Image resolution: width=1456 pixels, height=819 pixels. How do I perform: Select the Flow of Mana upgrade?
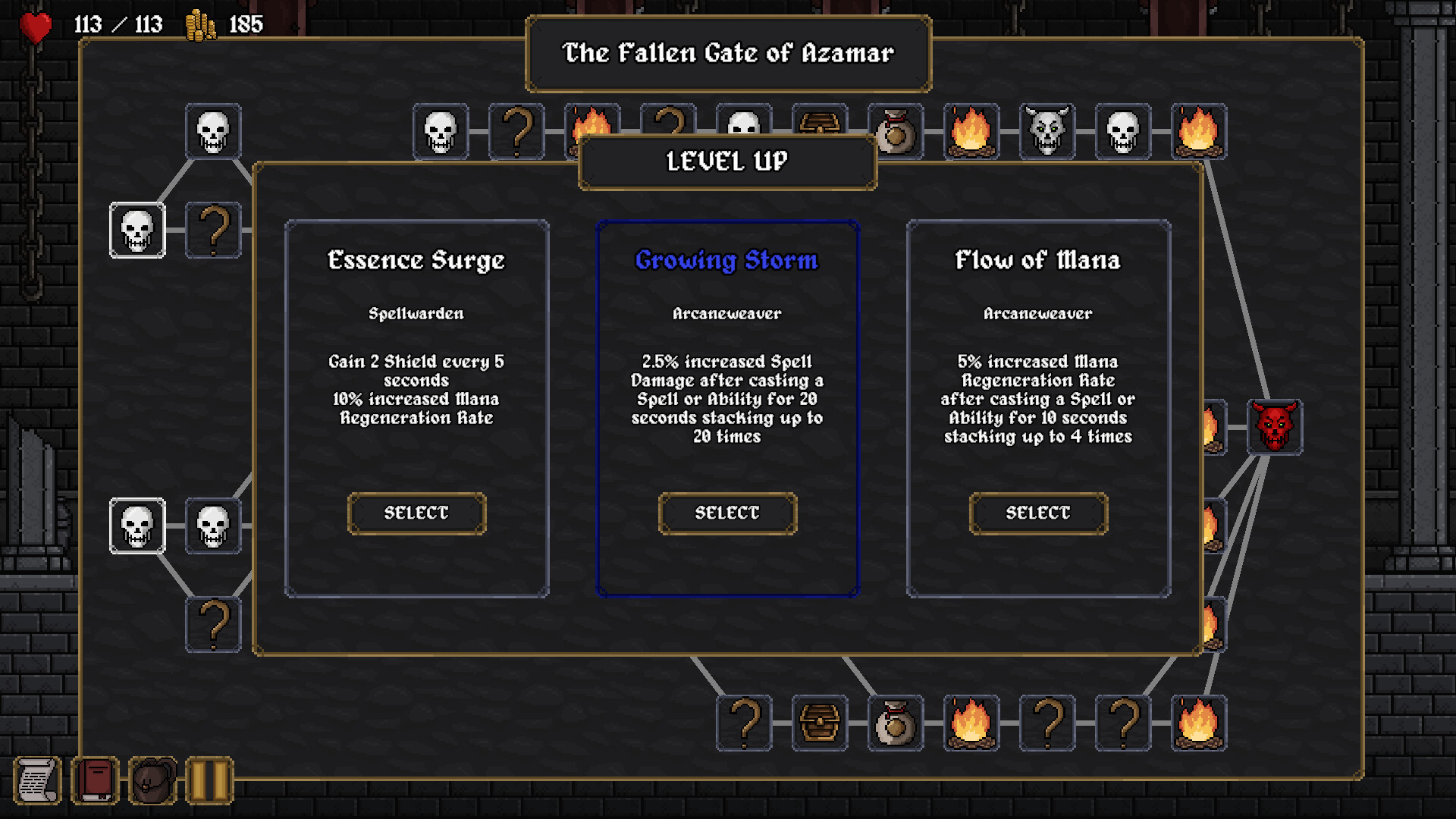(1038, 513)
